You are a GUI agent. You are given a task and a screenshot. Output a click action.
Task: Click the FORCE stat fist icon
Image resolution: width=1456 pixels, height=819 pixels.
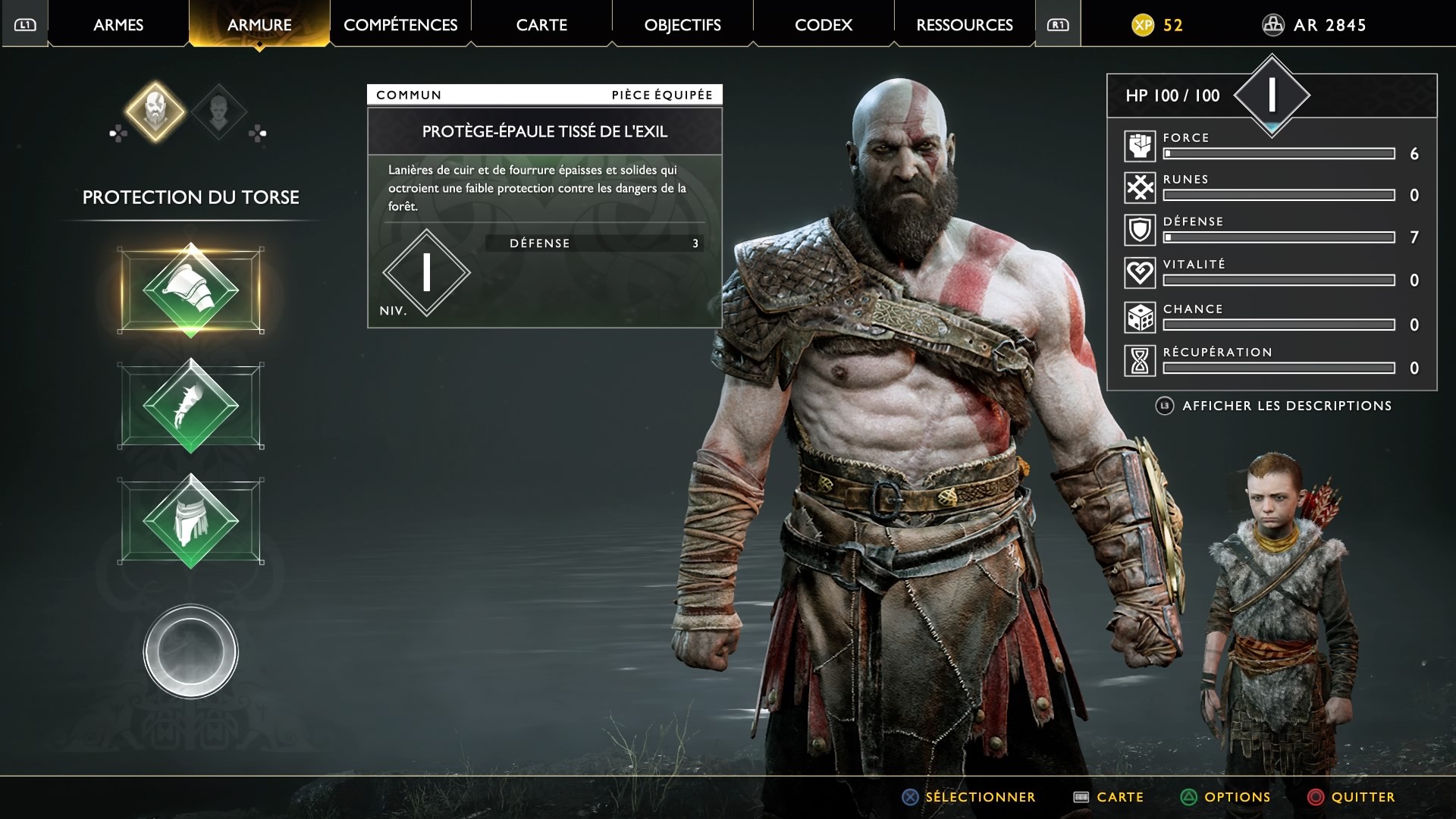tap(1140, 146)
